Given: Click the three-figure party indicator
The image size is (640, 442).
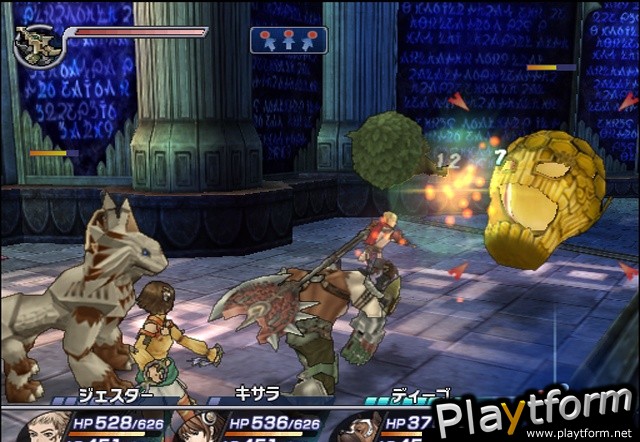Looking at the screenshot, I should tap(288, 39).
